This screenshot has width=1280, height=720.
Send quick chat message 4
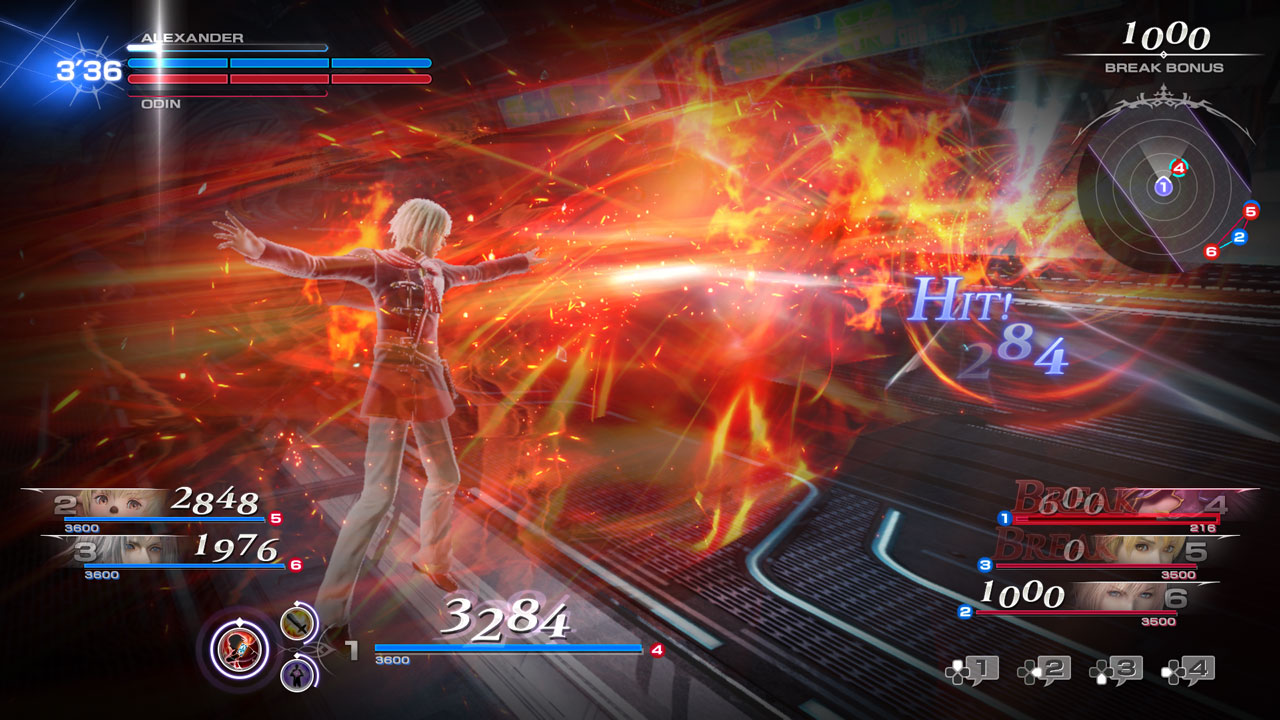coord(1188,670)
